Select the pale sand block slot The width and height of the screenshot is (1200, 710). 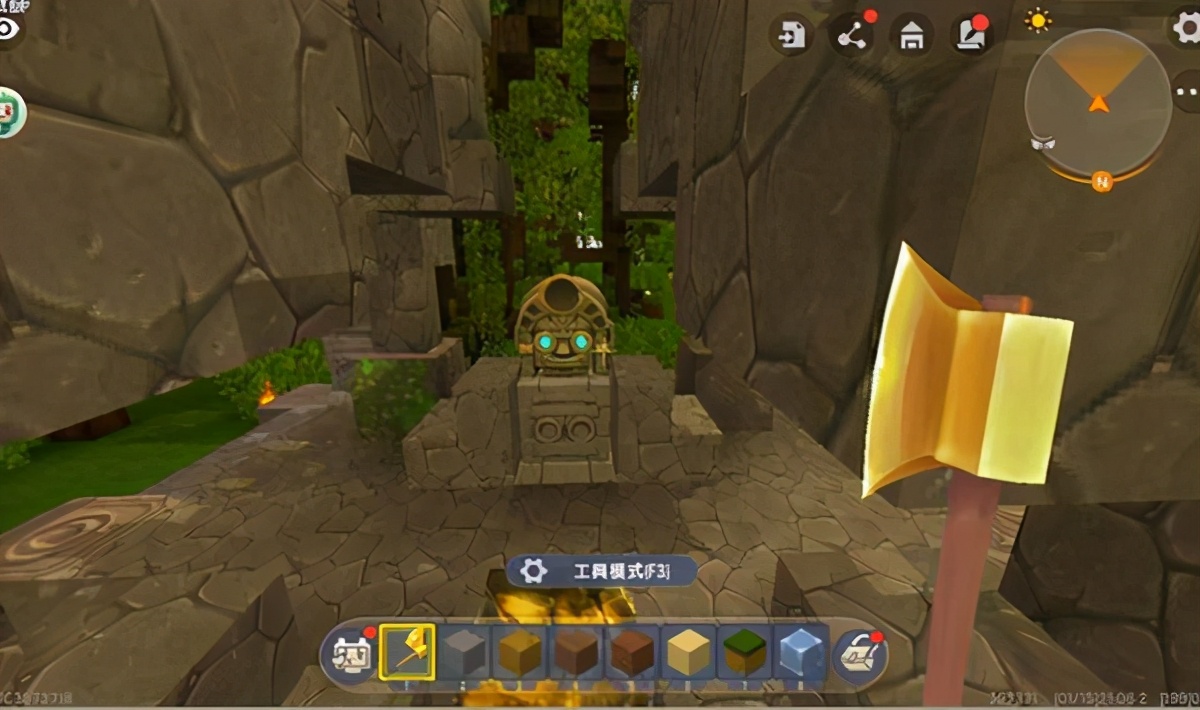[x=689, y=653]
